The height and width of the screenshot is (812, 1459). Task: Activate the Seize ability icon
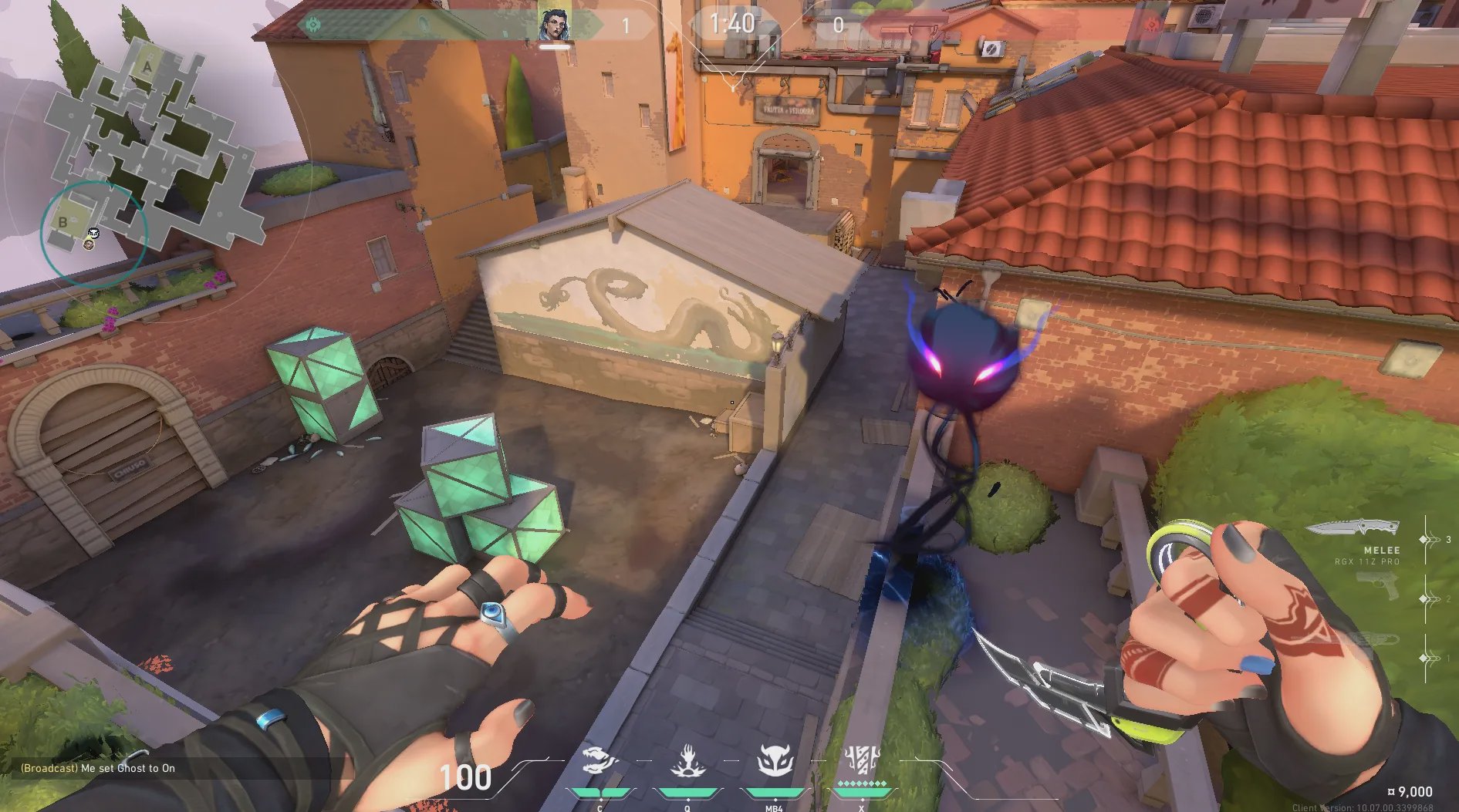687,762
